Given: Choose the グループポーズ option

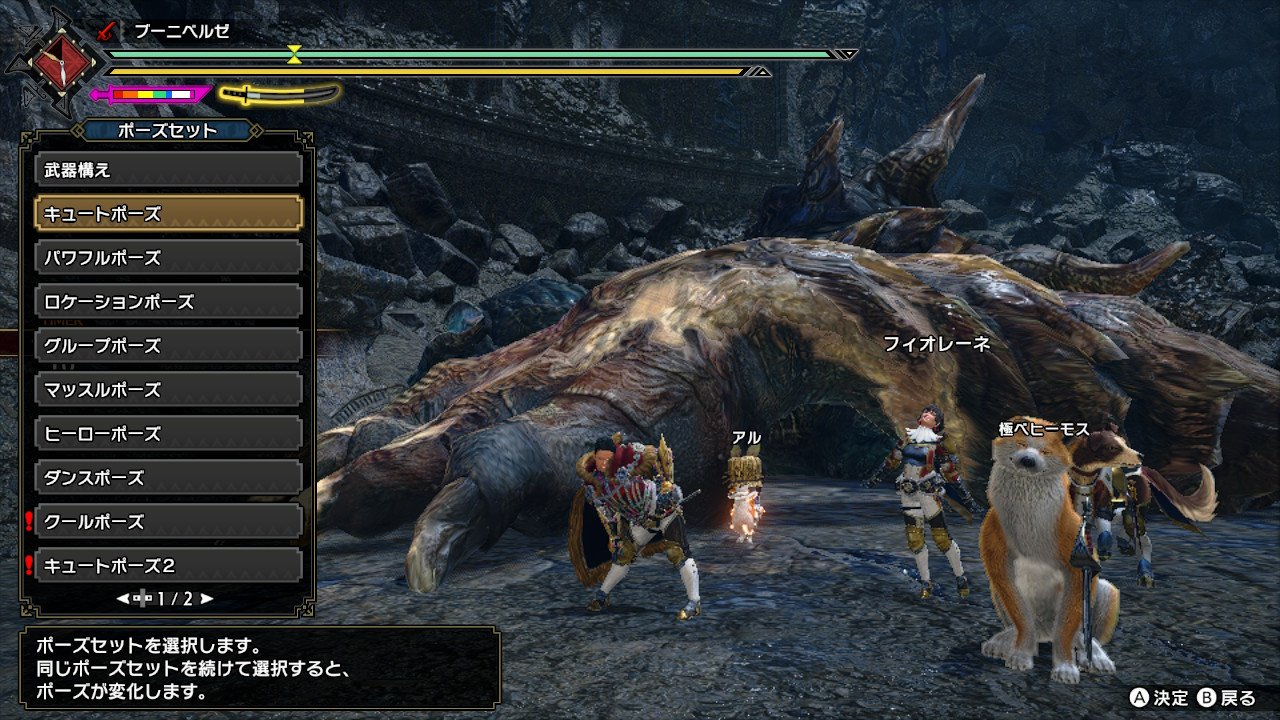Looking at the screenshot, I should point(168,346).
